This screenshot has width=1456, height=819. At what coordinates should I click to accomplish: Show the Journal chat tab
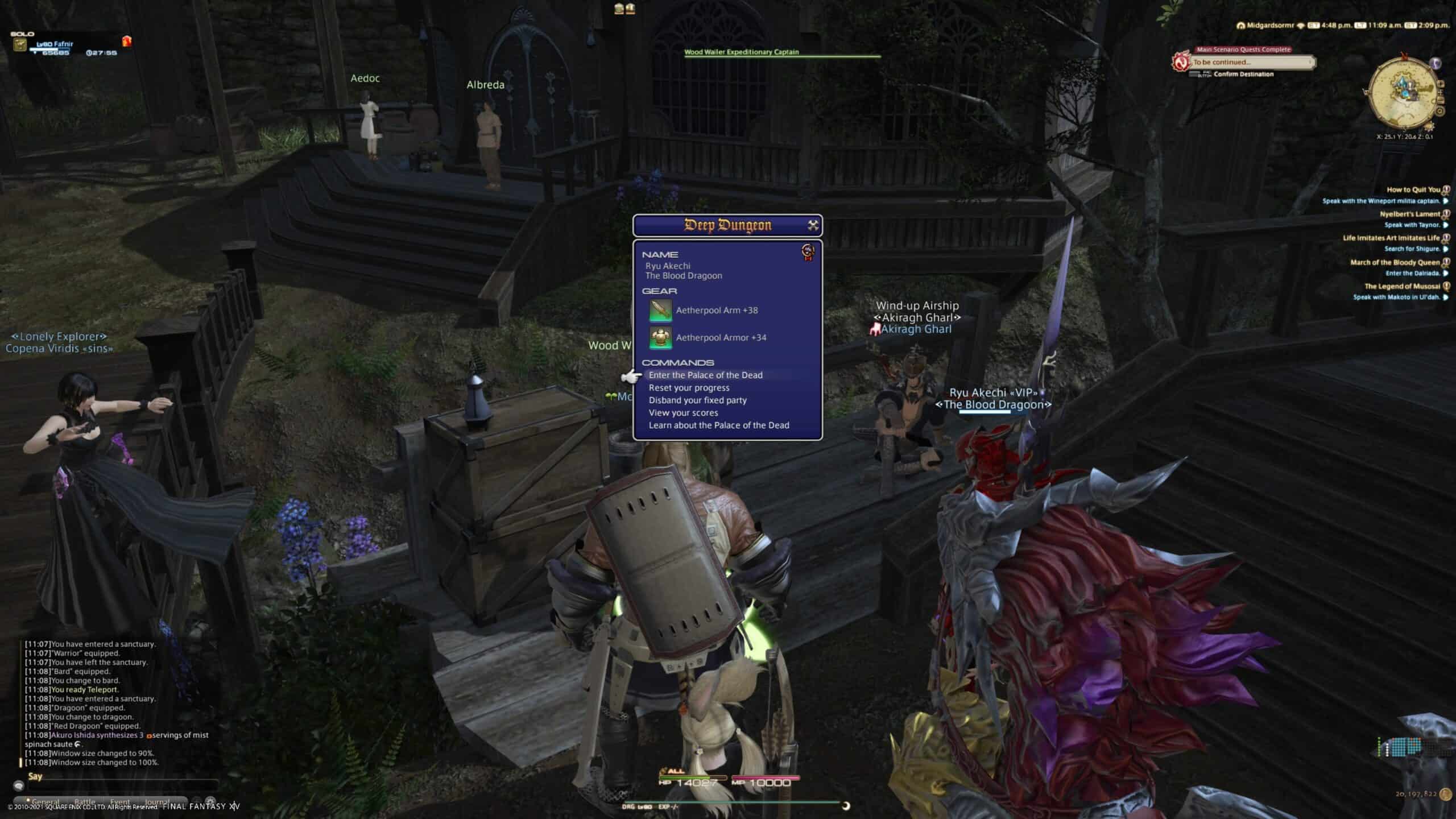157,803
